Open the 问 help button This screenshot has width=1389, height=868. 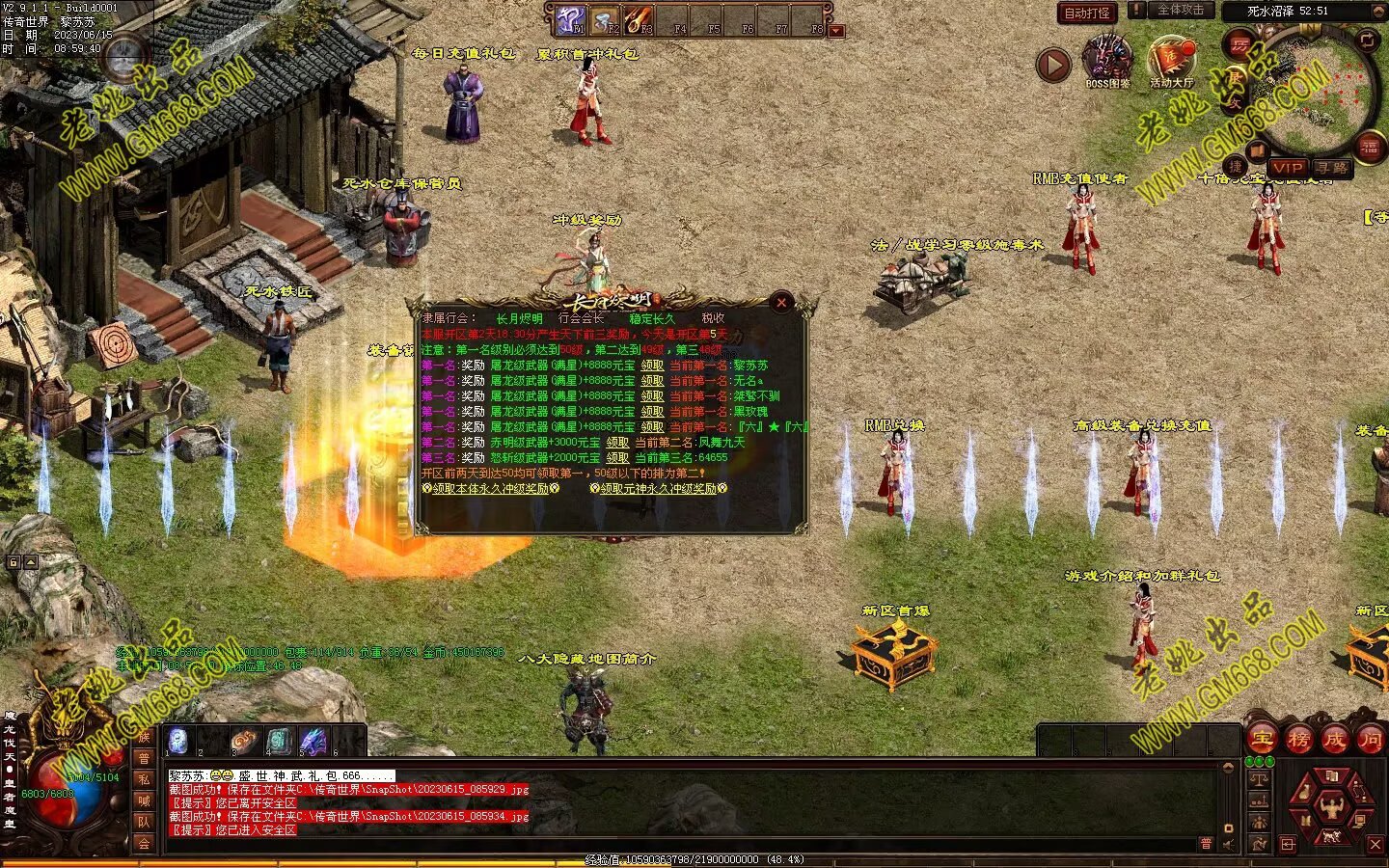[1370, 740]
